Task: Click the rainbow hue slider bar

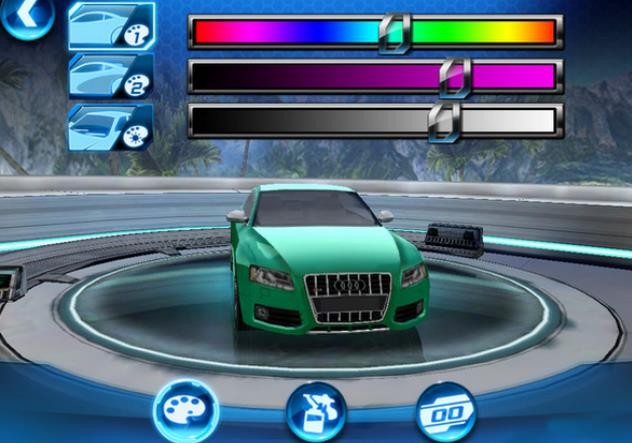Action: tap(374, 32)
